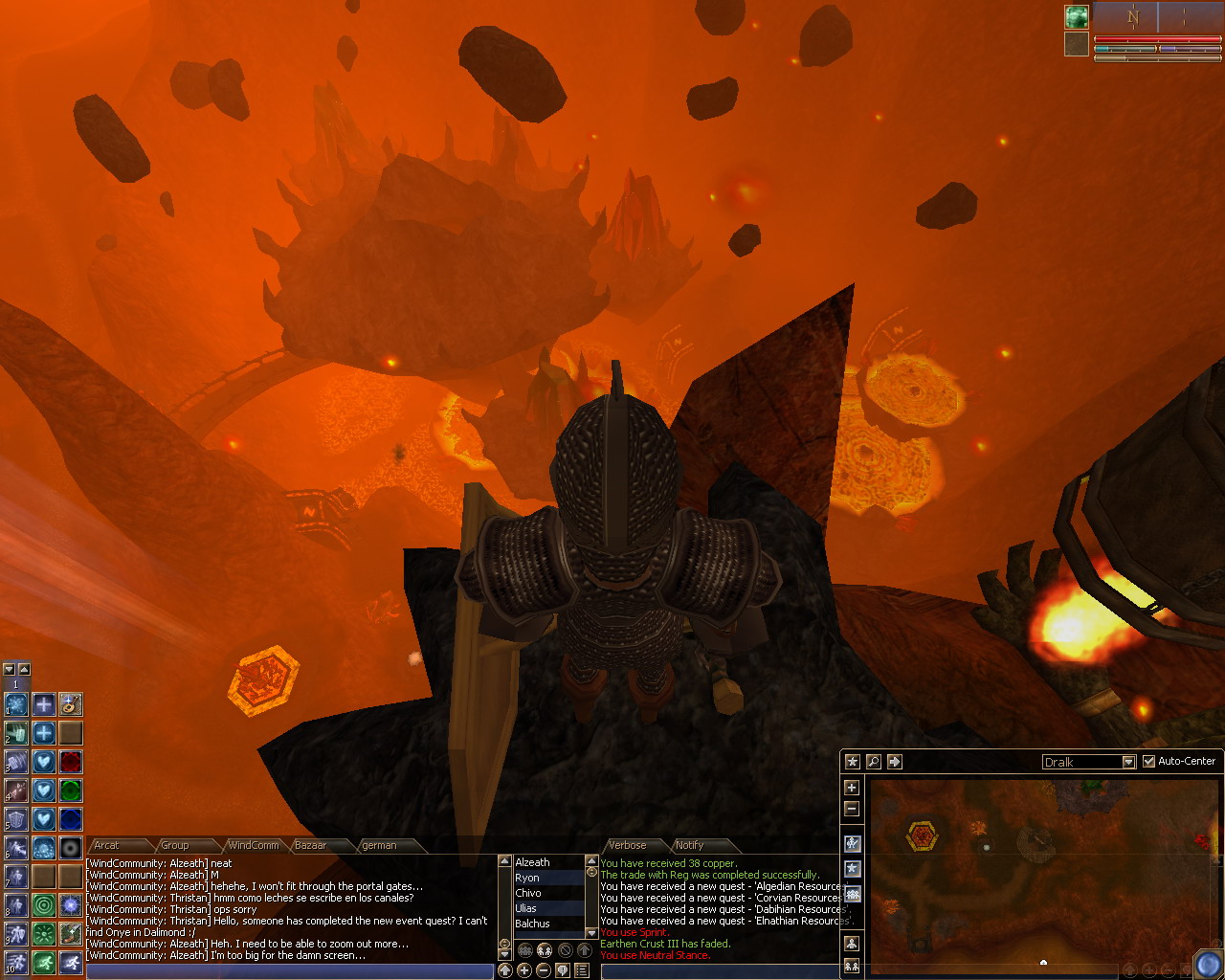Zoom in the map with the plus button
The image size is (1225, 980).
click(x=852, y=788)
